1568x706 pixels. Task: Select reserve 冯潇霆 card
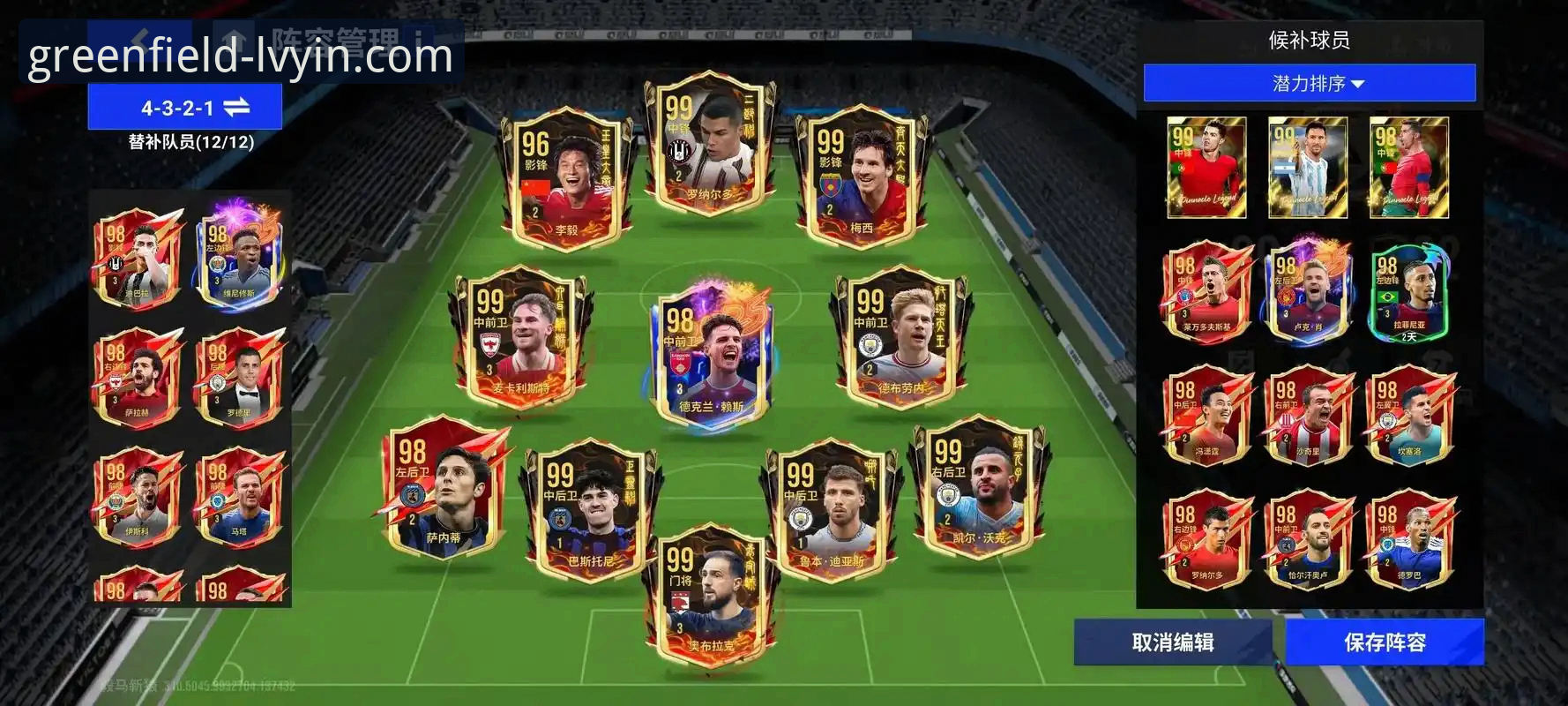point(1206,417)
